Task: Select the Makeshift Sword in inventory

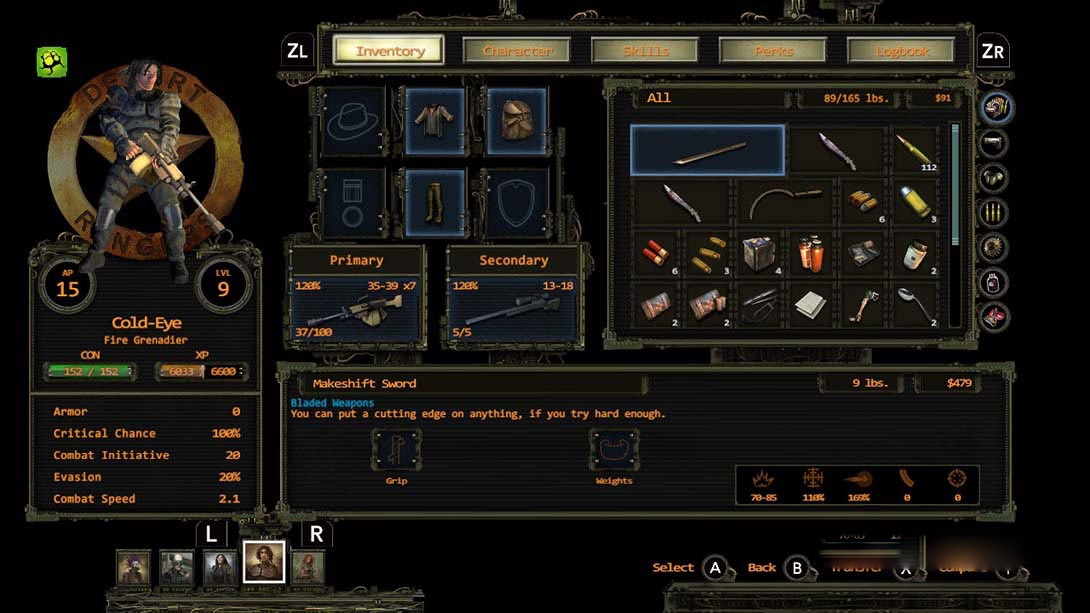Action: click(708, 151)
